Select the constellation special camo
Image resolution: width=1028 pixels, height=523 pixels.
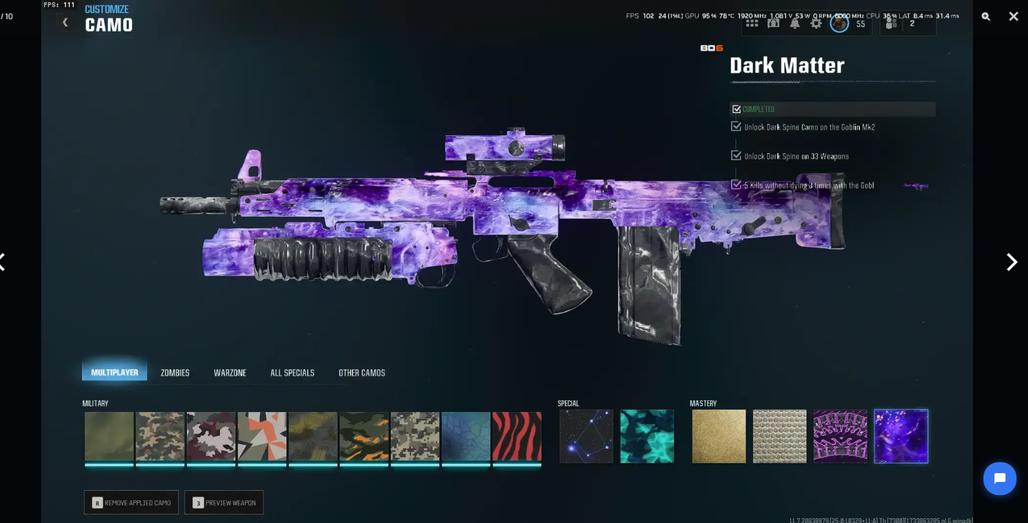(x=586, y=436)
